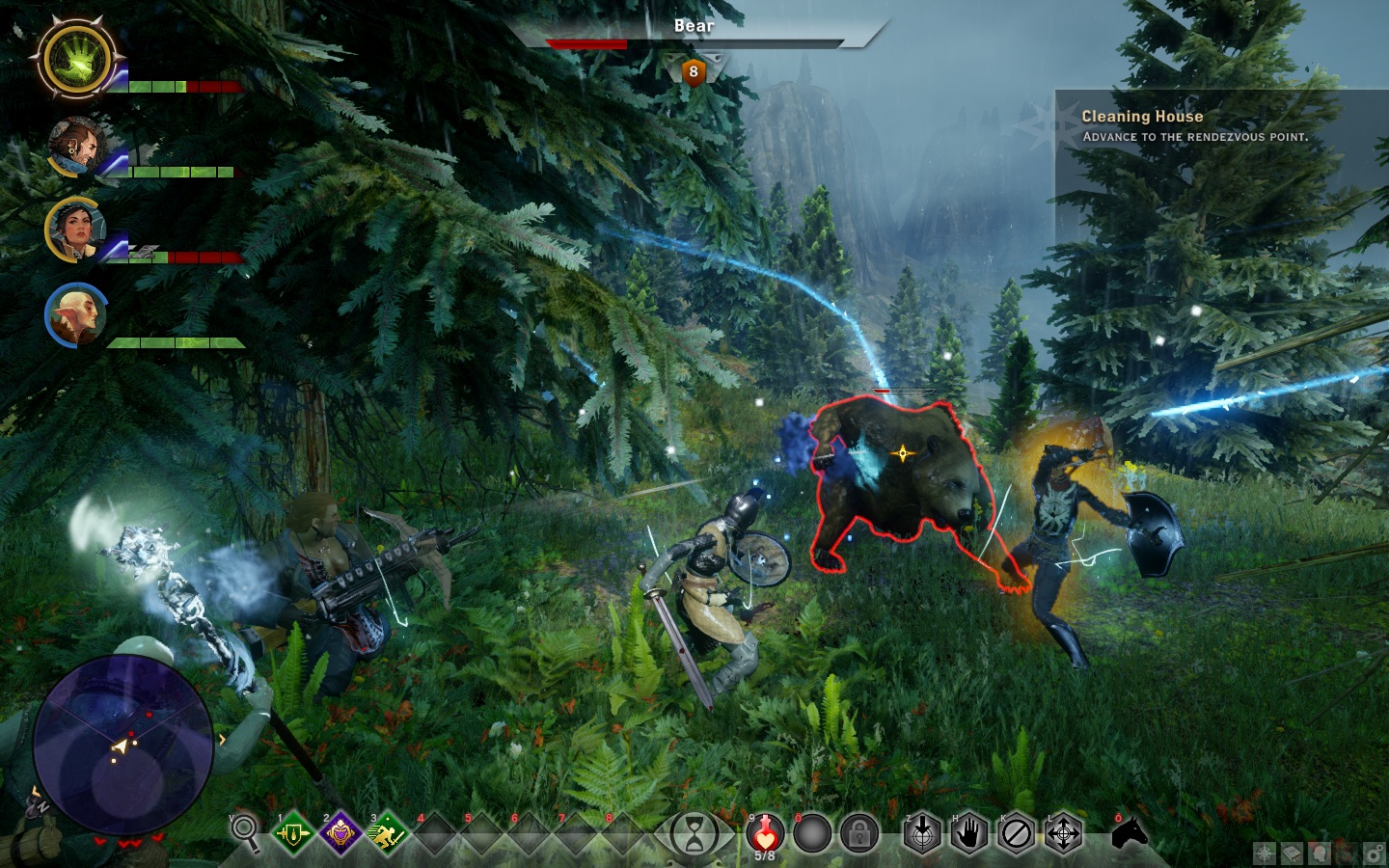This screenshot has width=1389, height=868.
Task: Open the circular minimap
Action: 123,744
